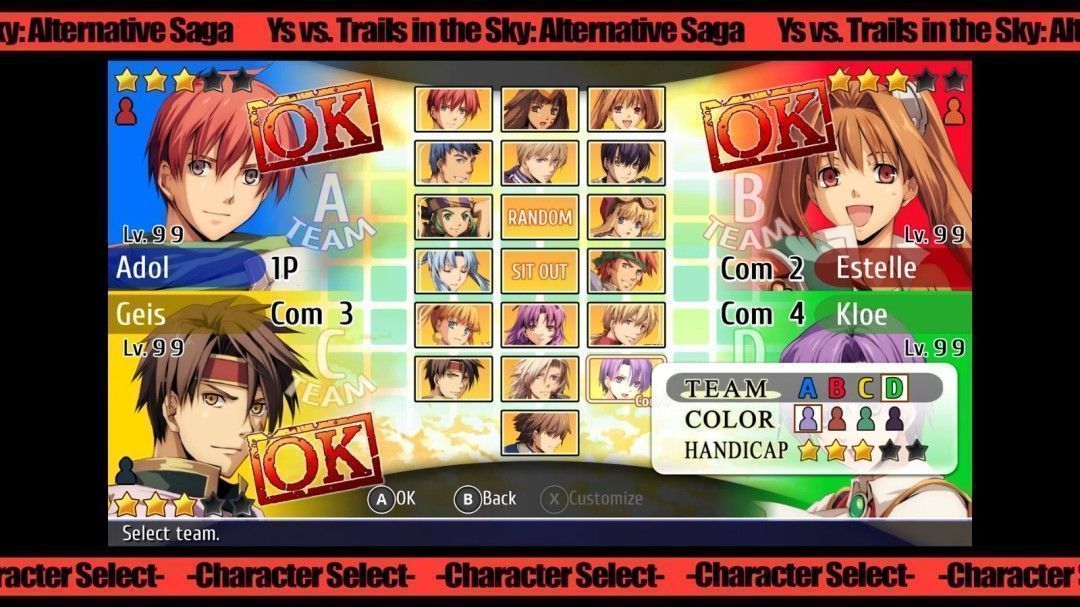Select team D in the team panel
The height and width of the screenshot is (607, 1080).
click(x=895, y=388)
